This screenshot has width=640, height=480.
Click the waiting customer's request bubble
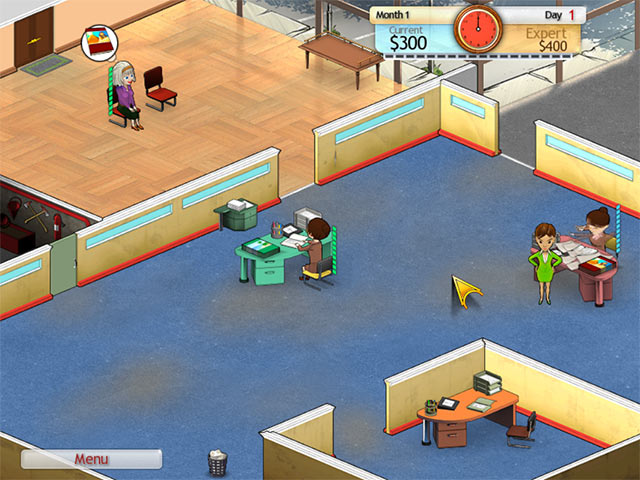click(x=99, y=44)
